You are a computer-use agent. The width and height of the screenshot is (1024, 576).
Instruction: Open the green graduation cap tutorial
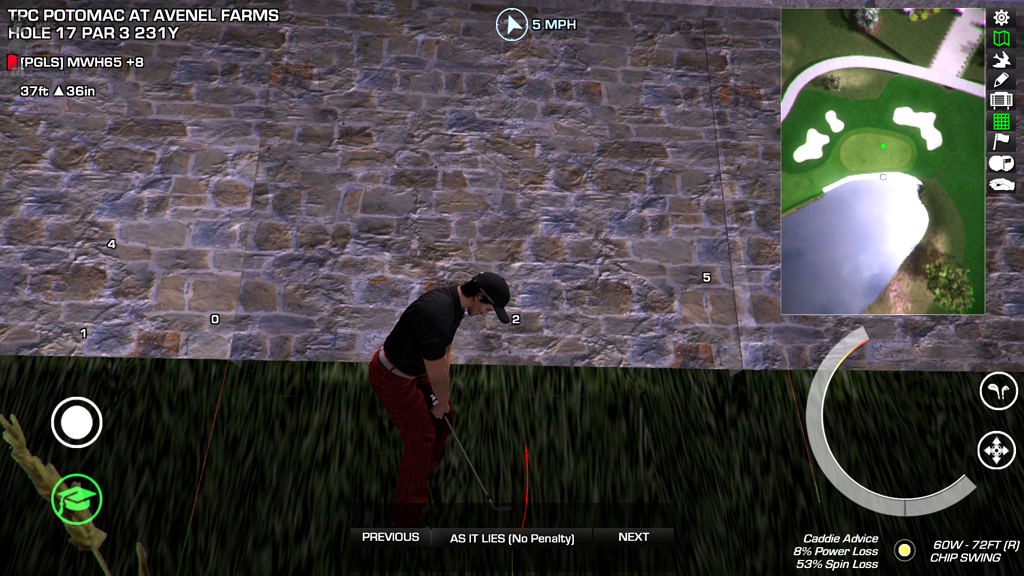tap(77, 497)
